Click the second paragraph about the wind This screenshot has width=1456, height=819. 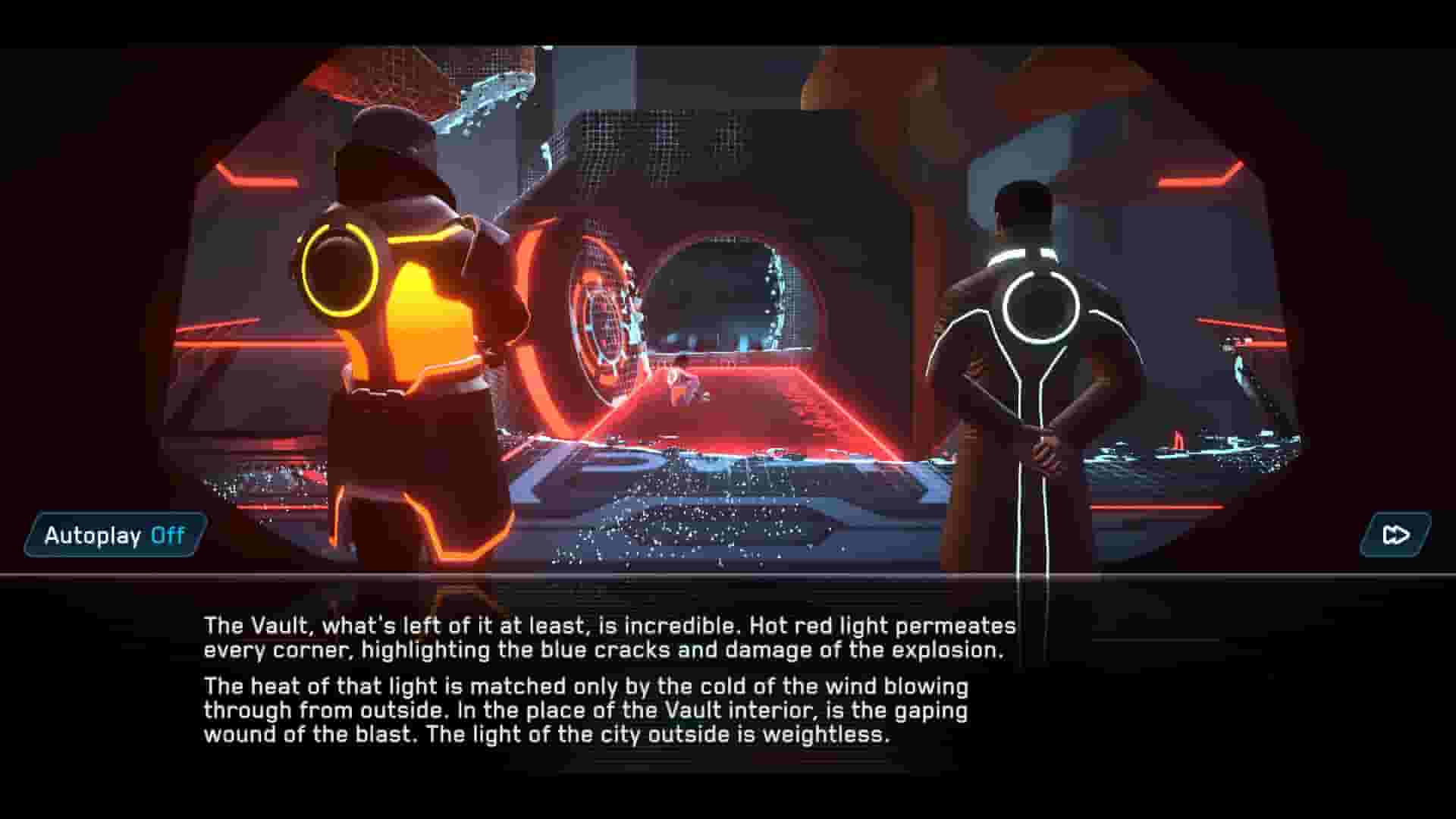(584, 709)
